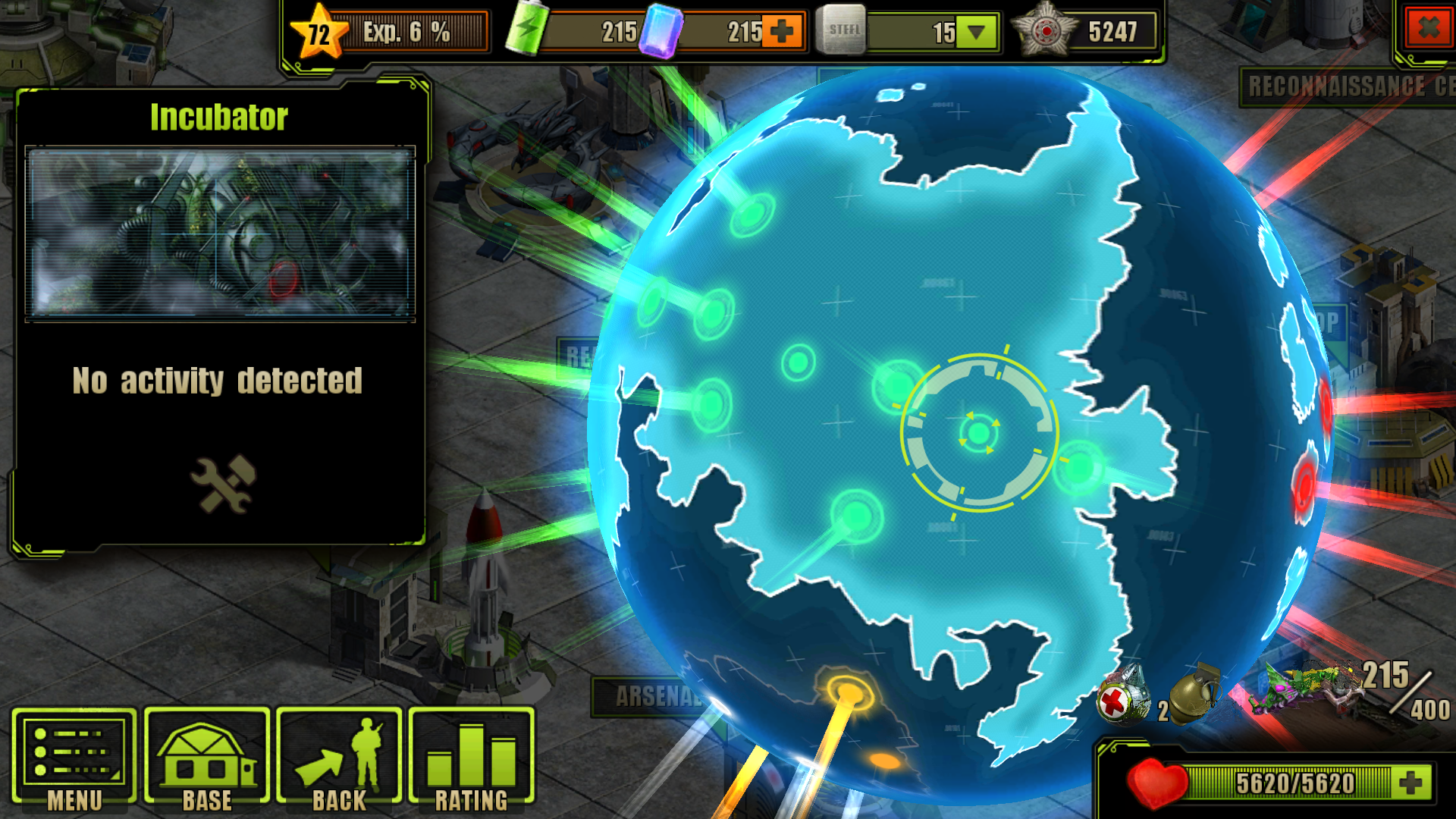Open the RATING leaderboard
The image size is (1456, 819).
[471, 759]
